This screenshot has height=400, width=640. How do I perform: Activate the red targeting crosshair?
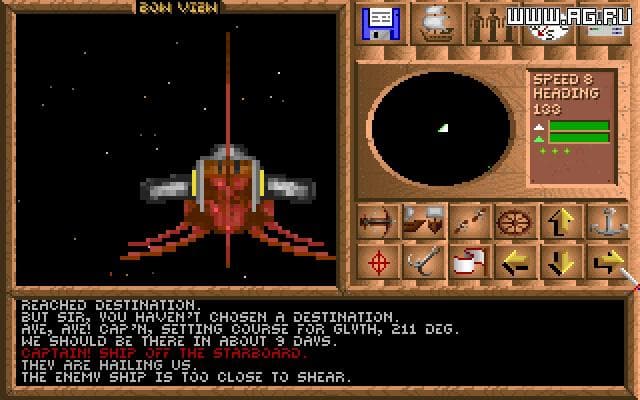(378, 263)
